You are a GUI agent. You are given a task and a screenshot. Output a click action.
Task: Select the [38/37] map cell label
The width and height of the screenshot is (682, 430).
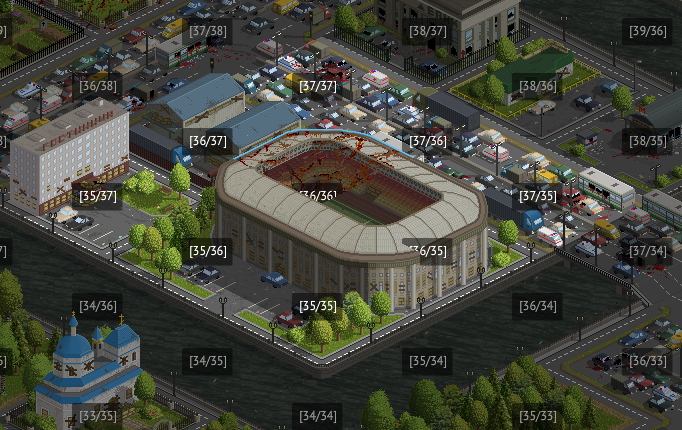pyautogui.click(x=428, y=31)
